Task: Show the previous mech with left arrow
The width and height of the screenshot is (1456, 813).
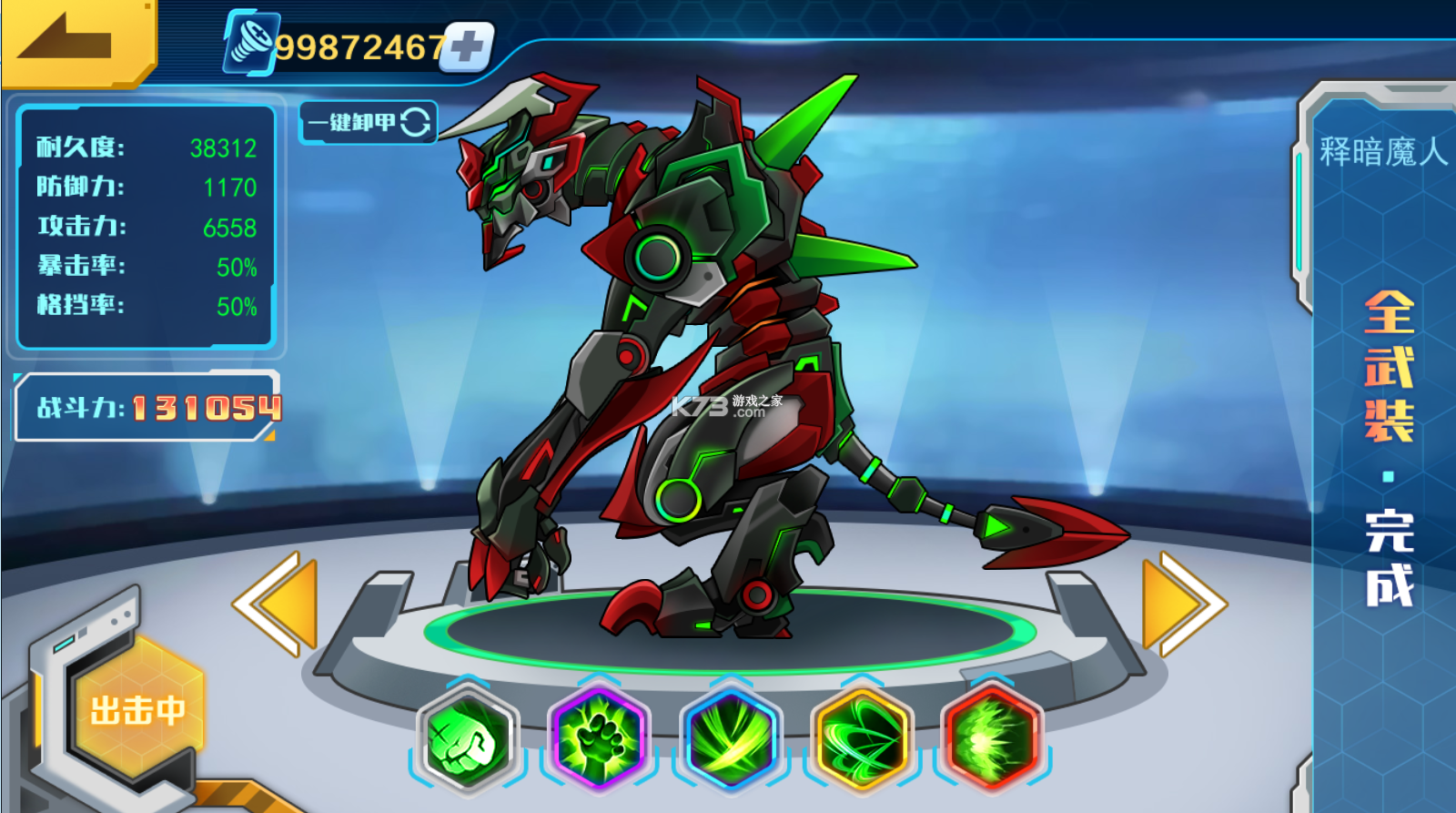Action: pyautogui.click(x=277, y=604)
